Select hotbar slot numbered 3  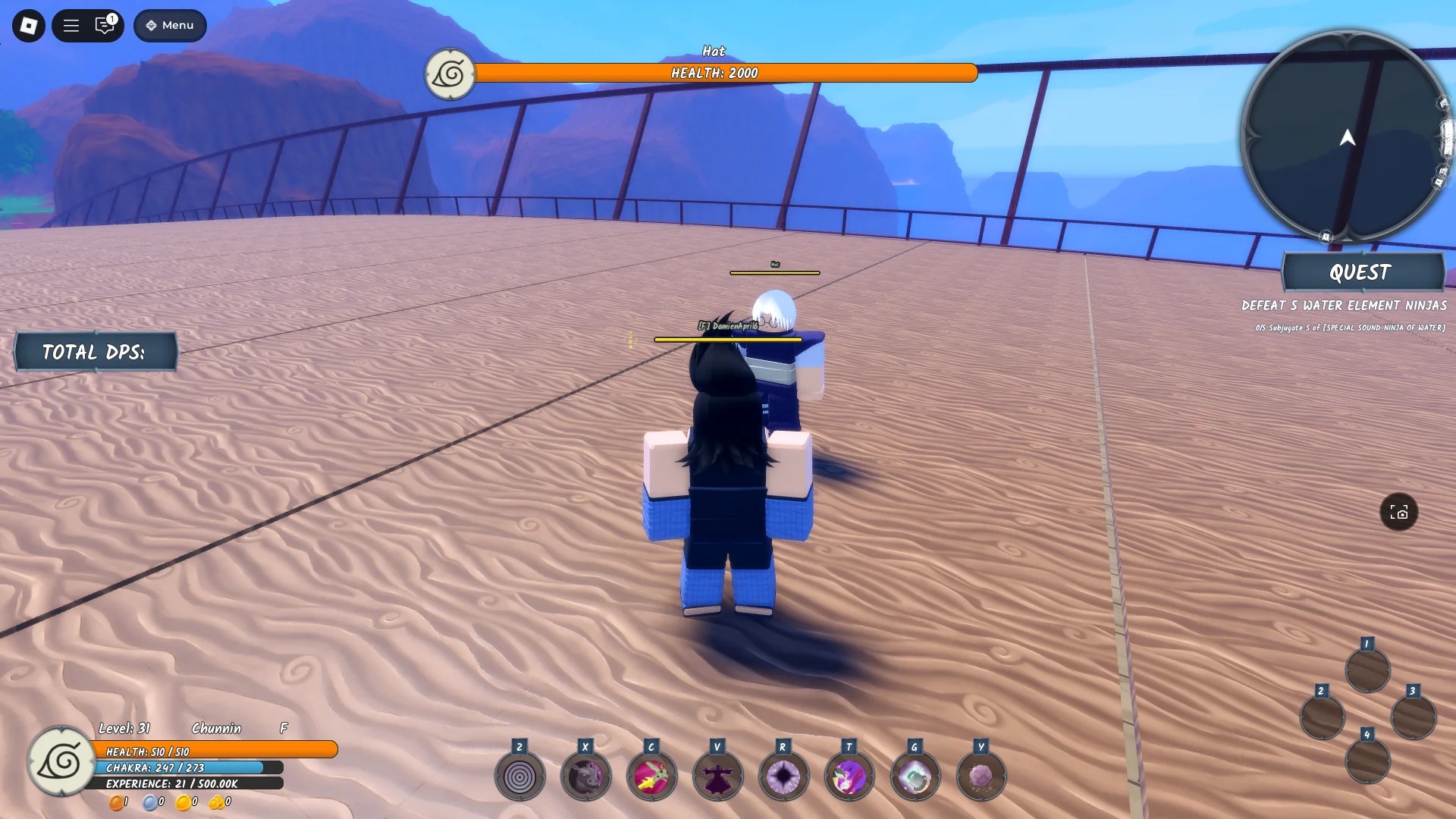click(1412, 717)
